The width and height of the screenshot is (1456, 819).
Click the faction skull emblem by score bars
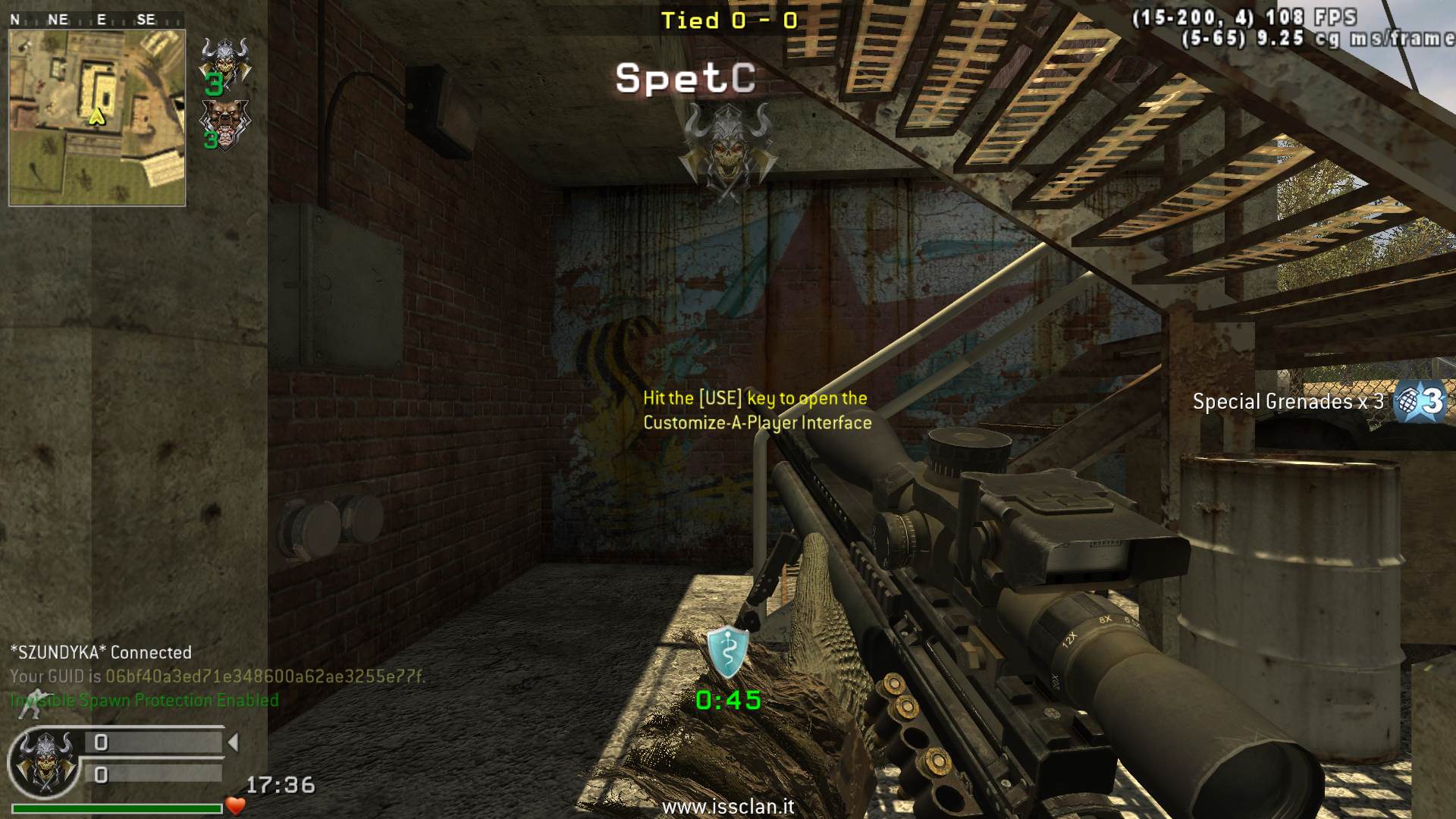(45, 761)
